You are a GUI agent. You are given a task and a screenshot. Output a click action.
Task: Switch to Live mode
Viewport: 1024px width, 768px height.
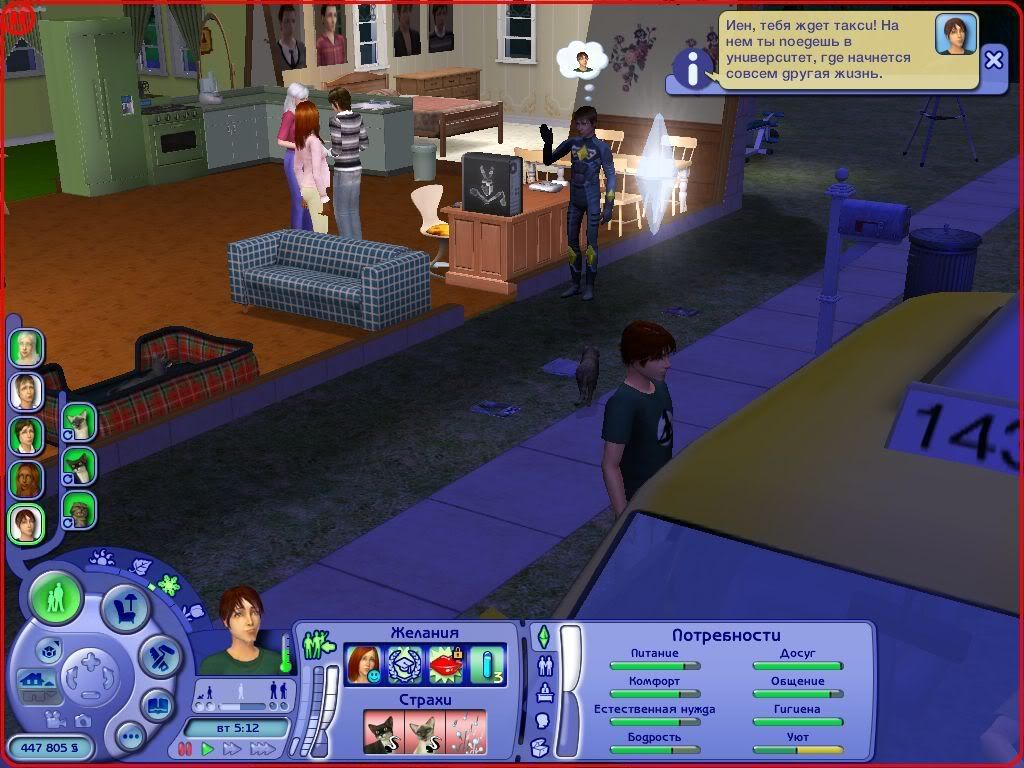coord(56,597)
